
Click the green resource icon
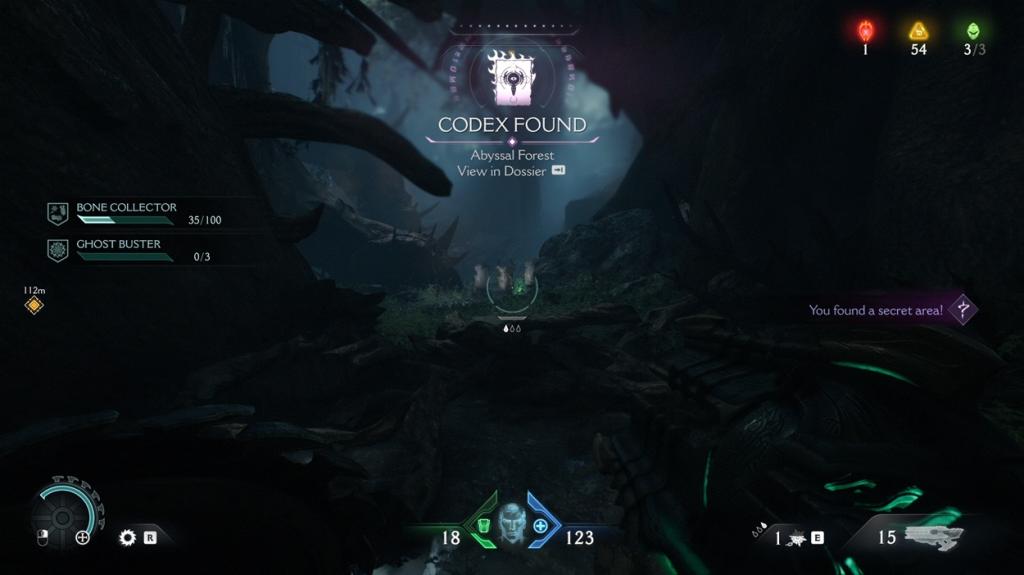pyautogui.click(x=973, y=31)
